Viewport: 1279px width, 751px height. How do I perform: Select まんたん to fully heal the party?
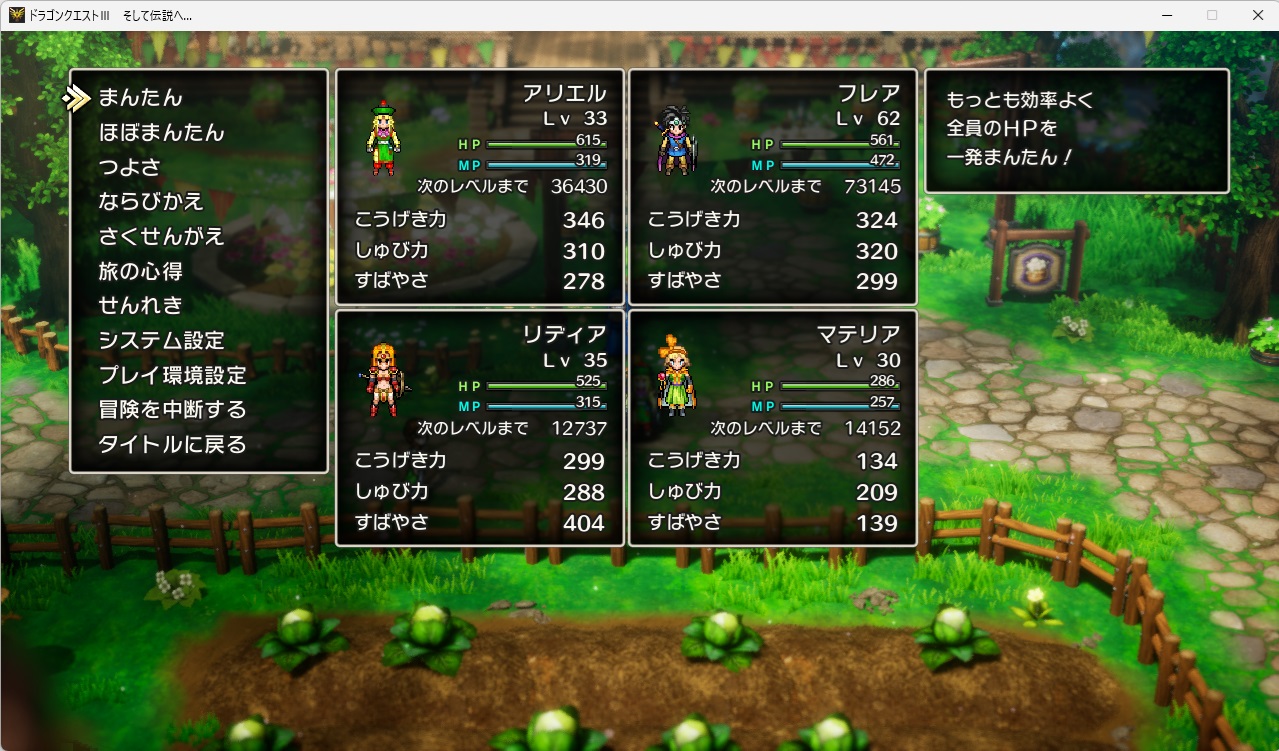coord(141,98)
